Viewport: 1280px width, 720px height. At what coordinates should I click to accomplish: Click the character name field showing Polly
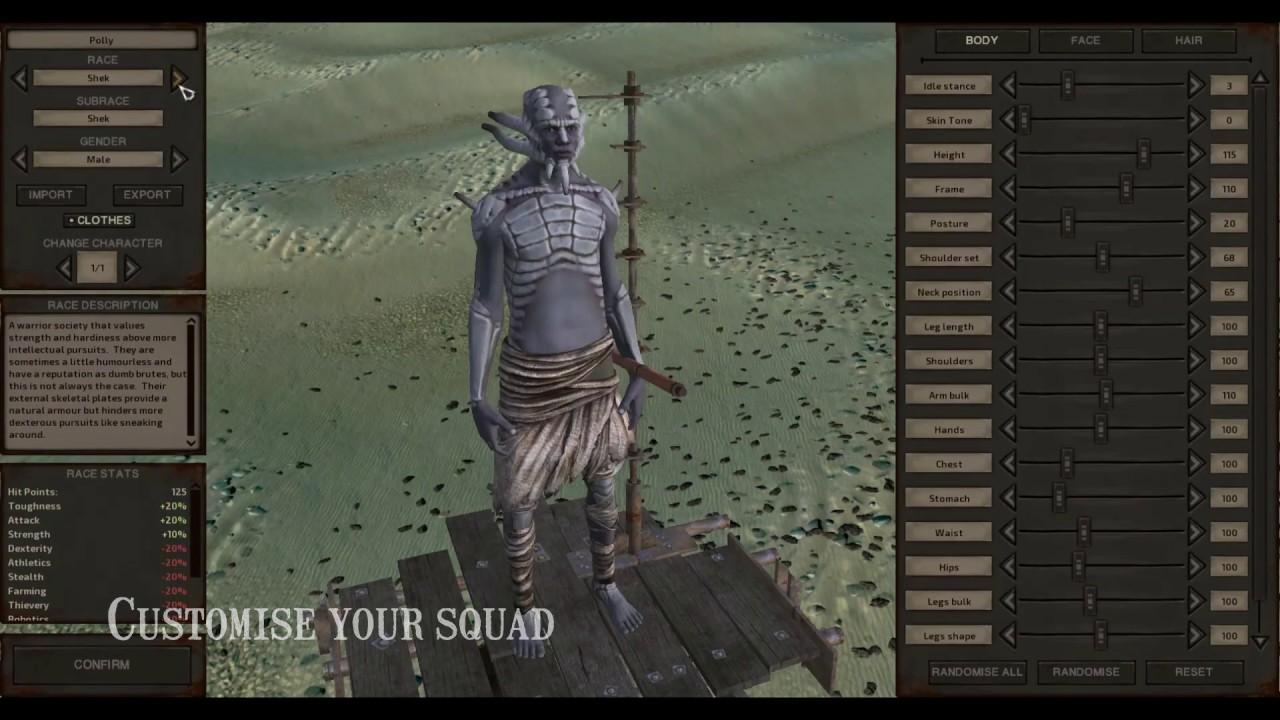click(101, 39)
